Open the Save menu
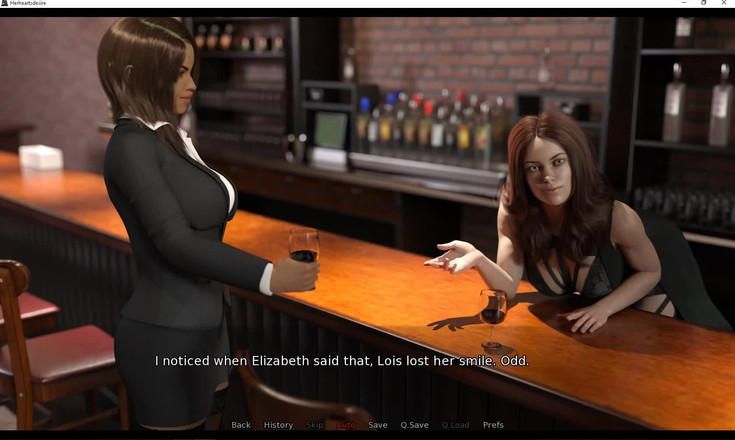Screen dimensions: 735x440 (x=377, y=425)
